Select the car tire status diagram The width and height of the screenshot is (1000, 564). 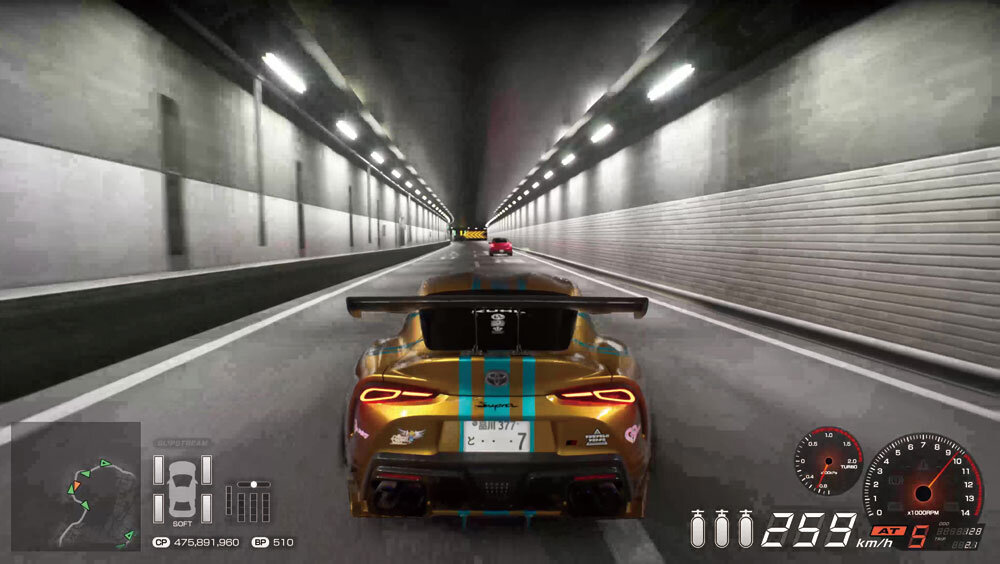pos(181,487)
